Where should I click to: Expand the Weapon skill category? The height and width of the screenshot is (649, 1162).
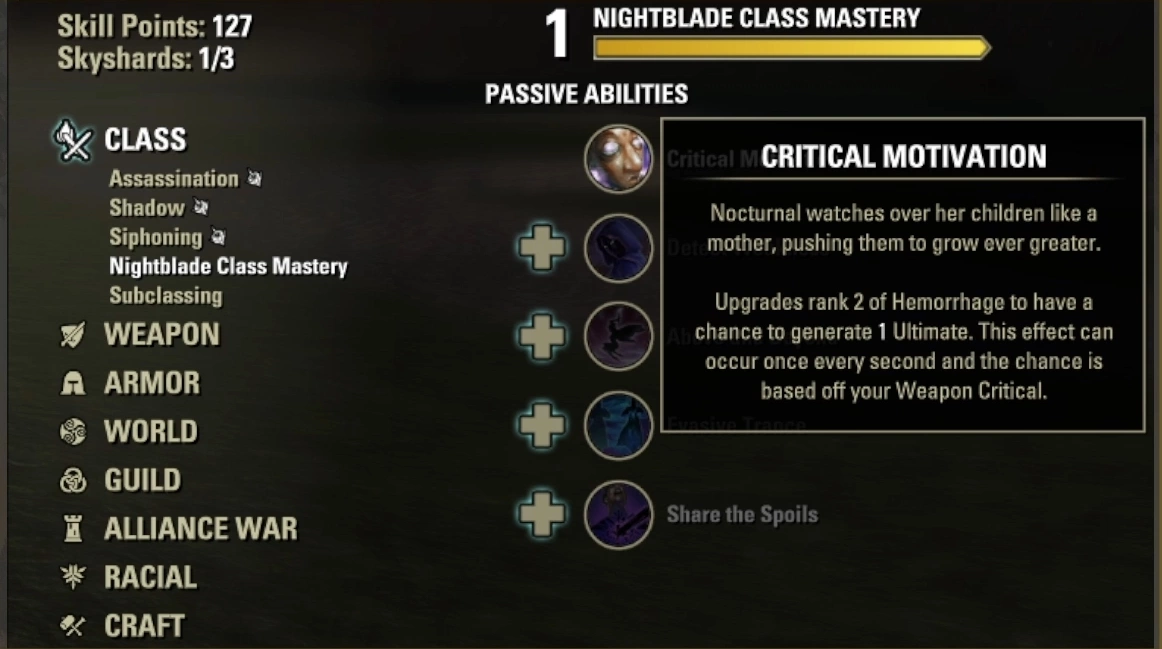click(161, 334)
